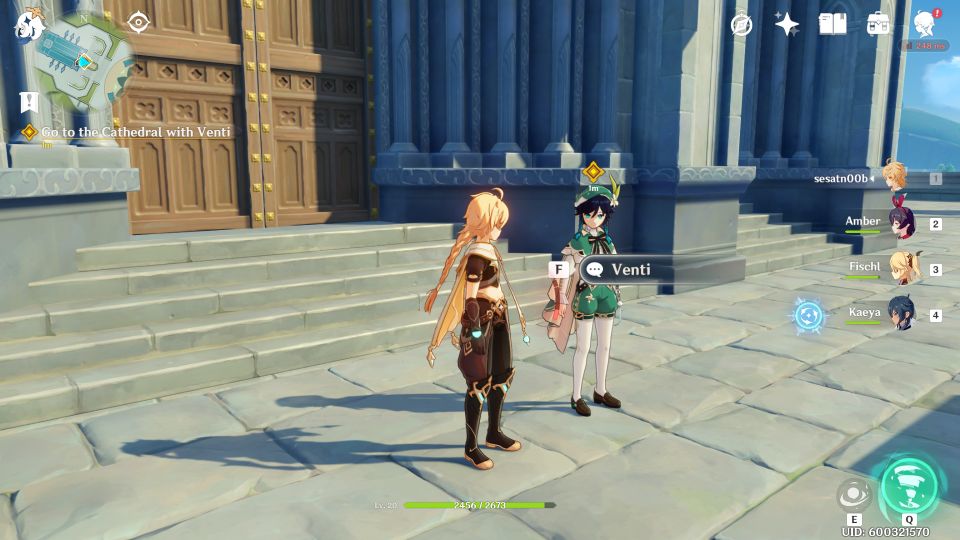Screen dimensions: 960x540
Task: Open the character screen portrait icon
Action: click(924, 25)
